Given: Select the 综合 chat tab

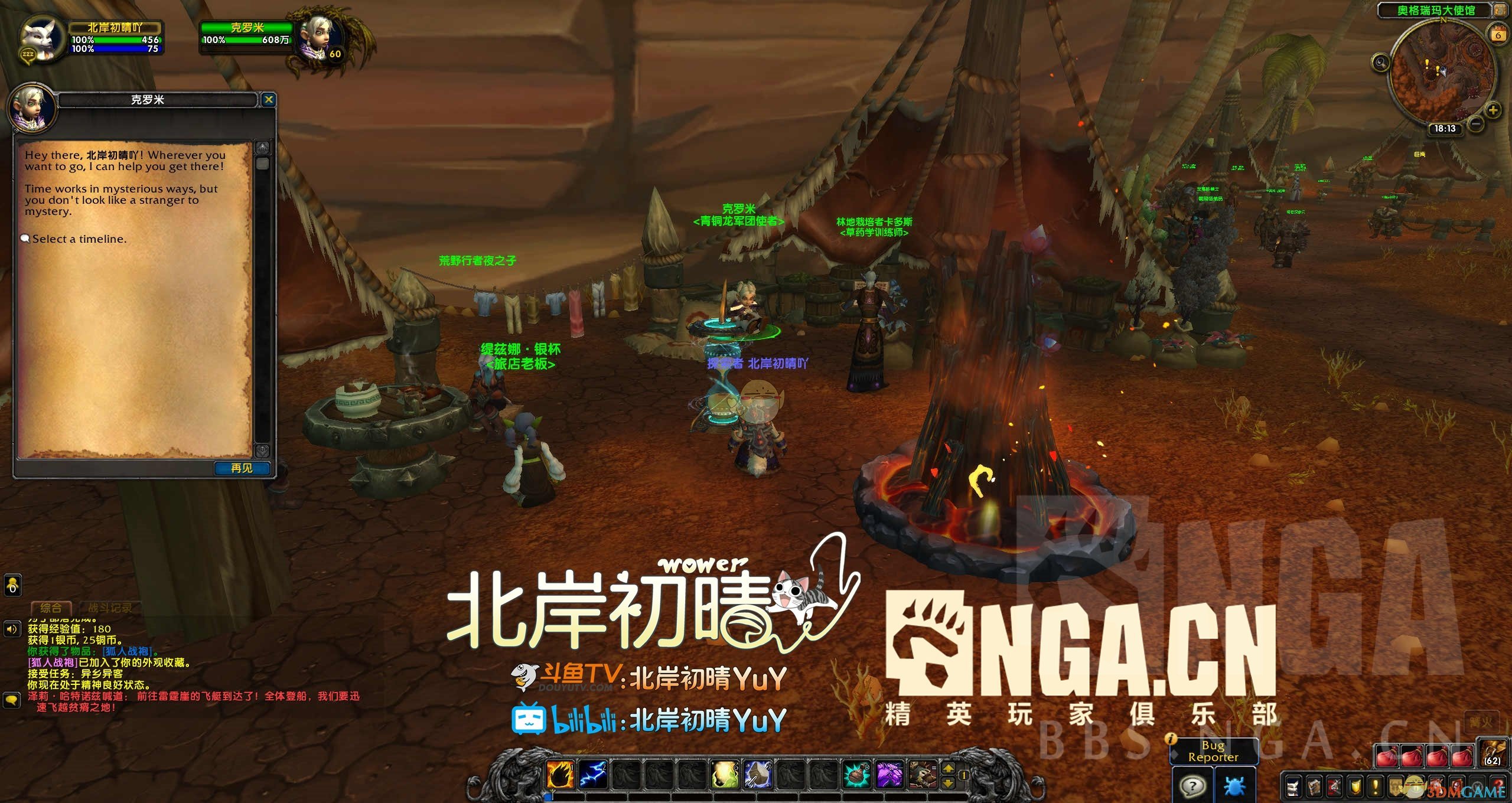Looking at the screenshot, I should [52, 608].
